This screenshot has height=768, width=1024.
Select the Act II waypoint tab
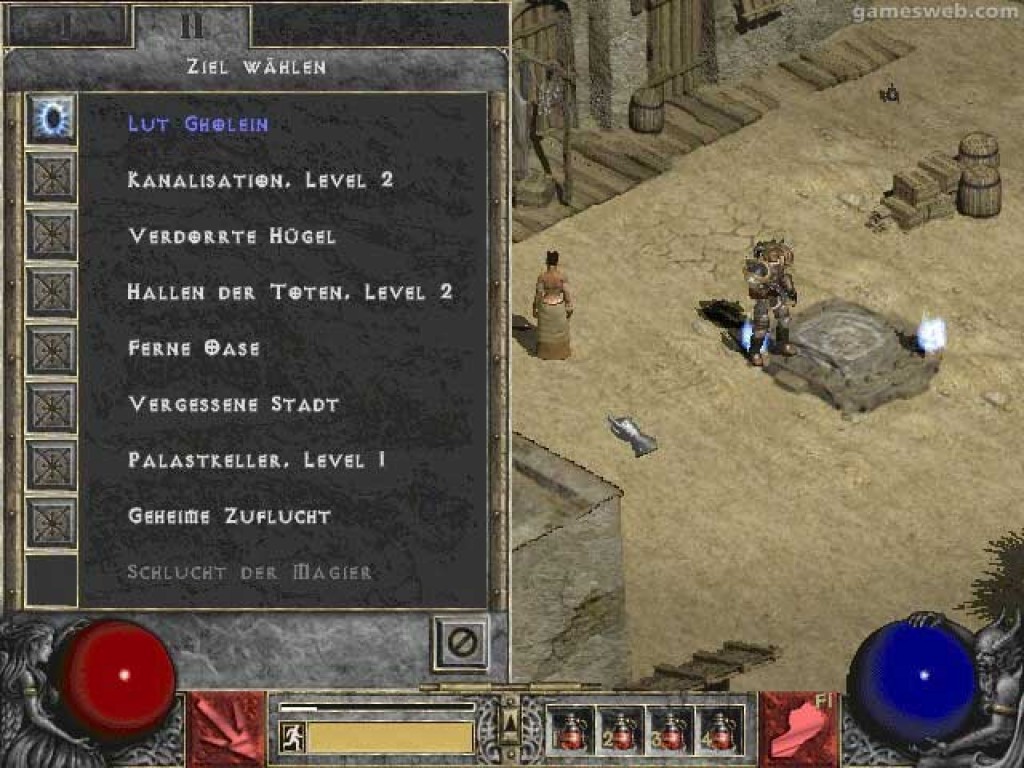click(x=191, y=26)
